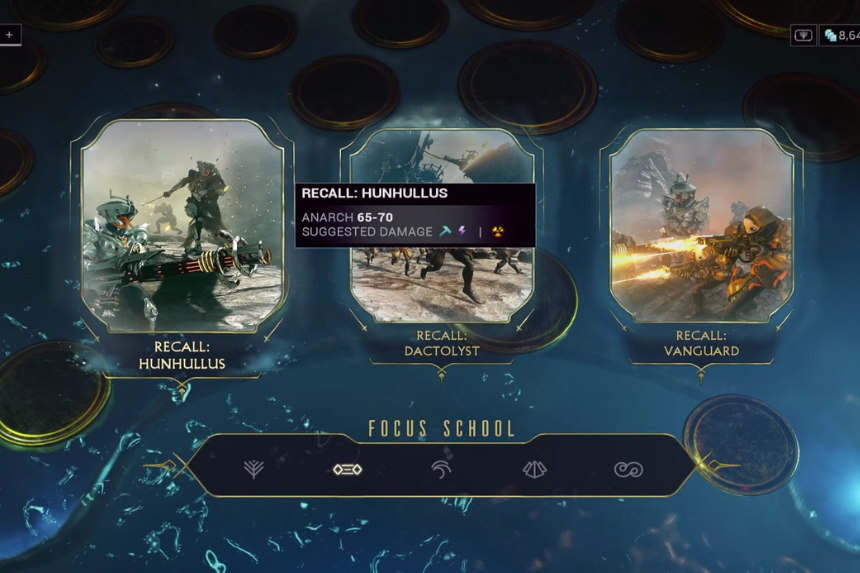Switch to the Naramon swirl focus school icon
Screen dimensions: 860x573
(441, 469)
